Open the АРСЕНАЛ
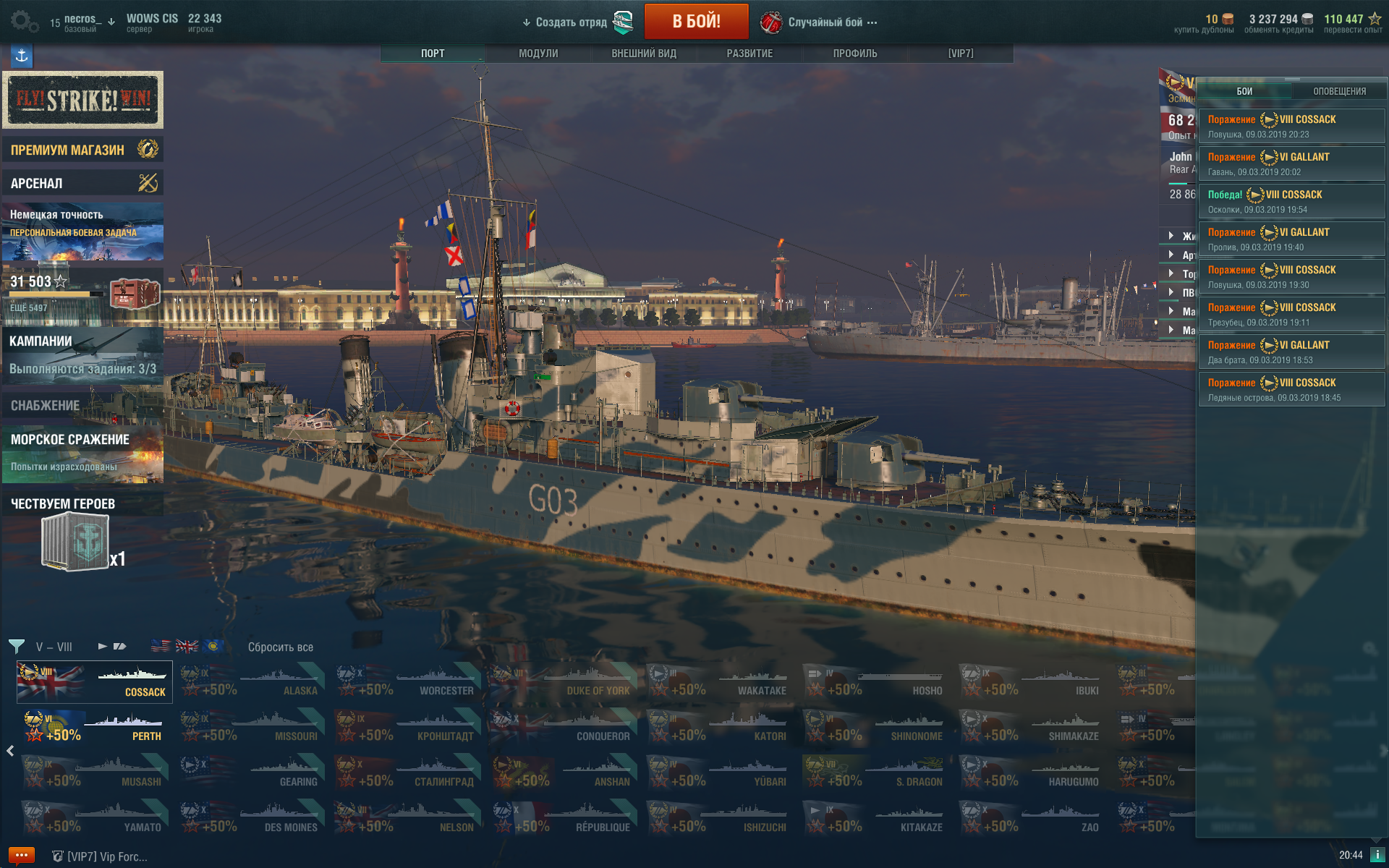Screen dimensions: 1389x868 pyautogui.click(x=82, y=183)
